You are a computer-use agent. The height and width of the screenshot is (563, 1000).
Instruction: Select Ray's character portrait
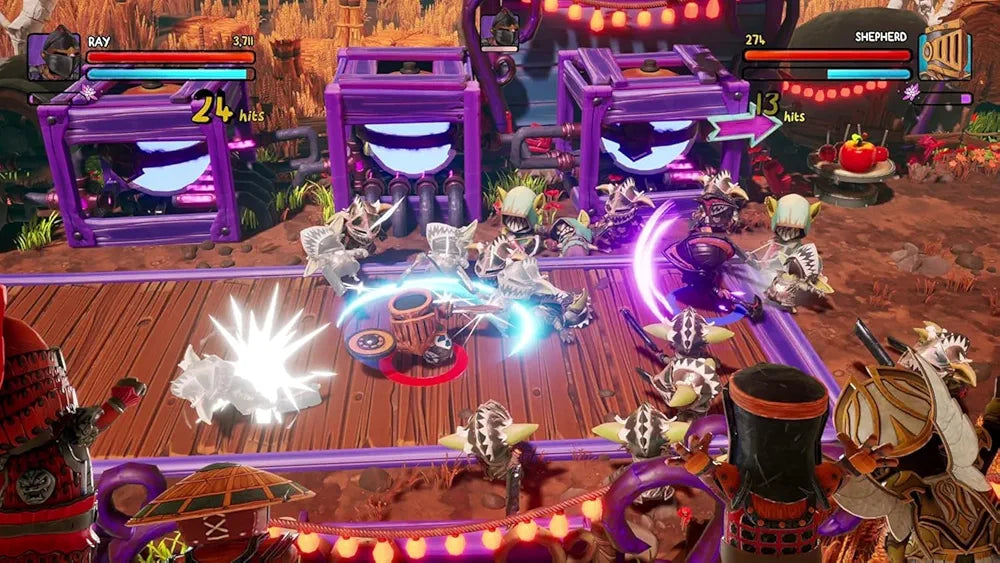(x=54, y=56)
